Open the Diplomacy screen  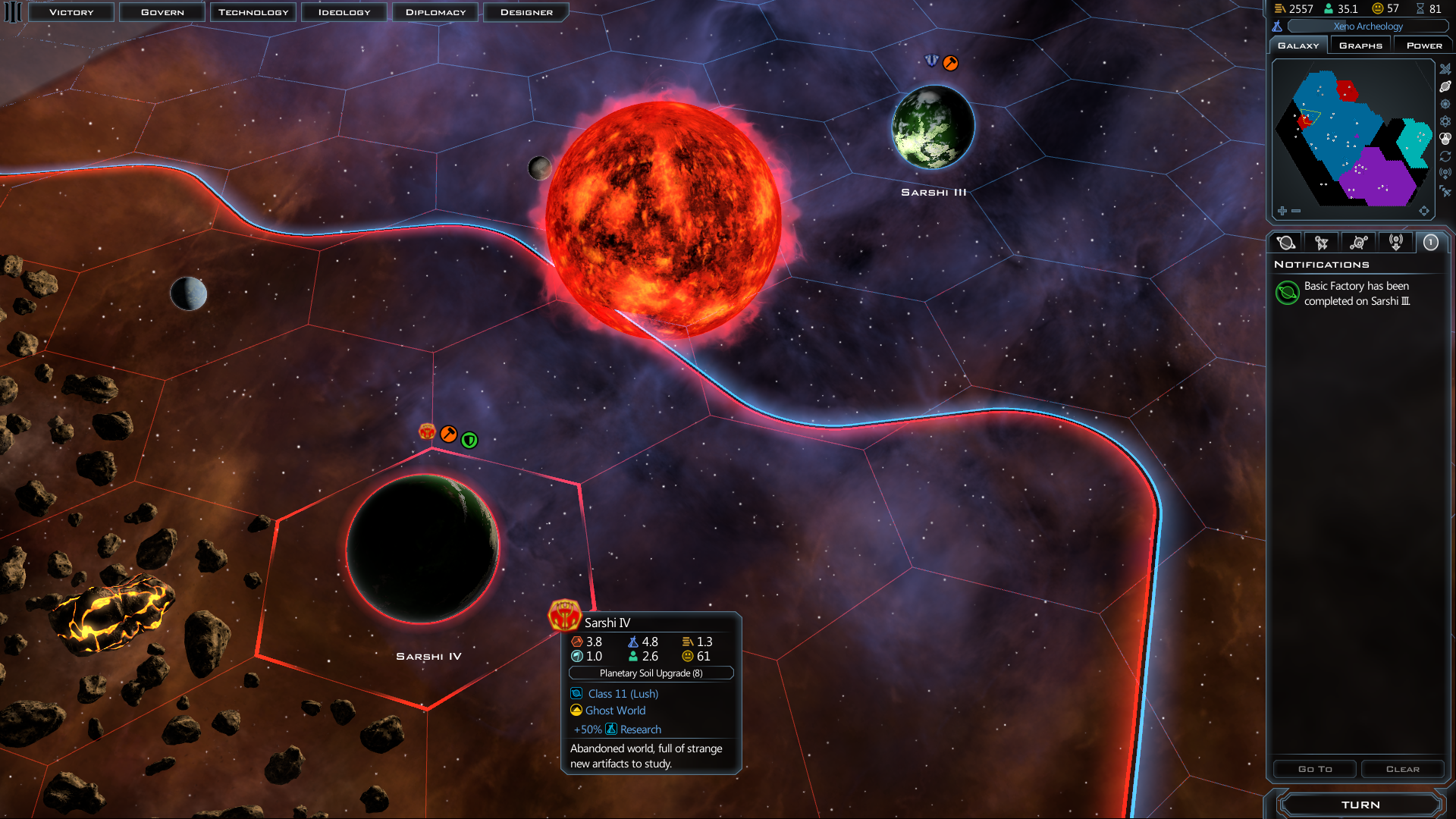coord(435,12)
